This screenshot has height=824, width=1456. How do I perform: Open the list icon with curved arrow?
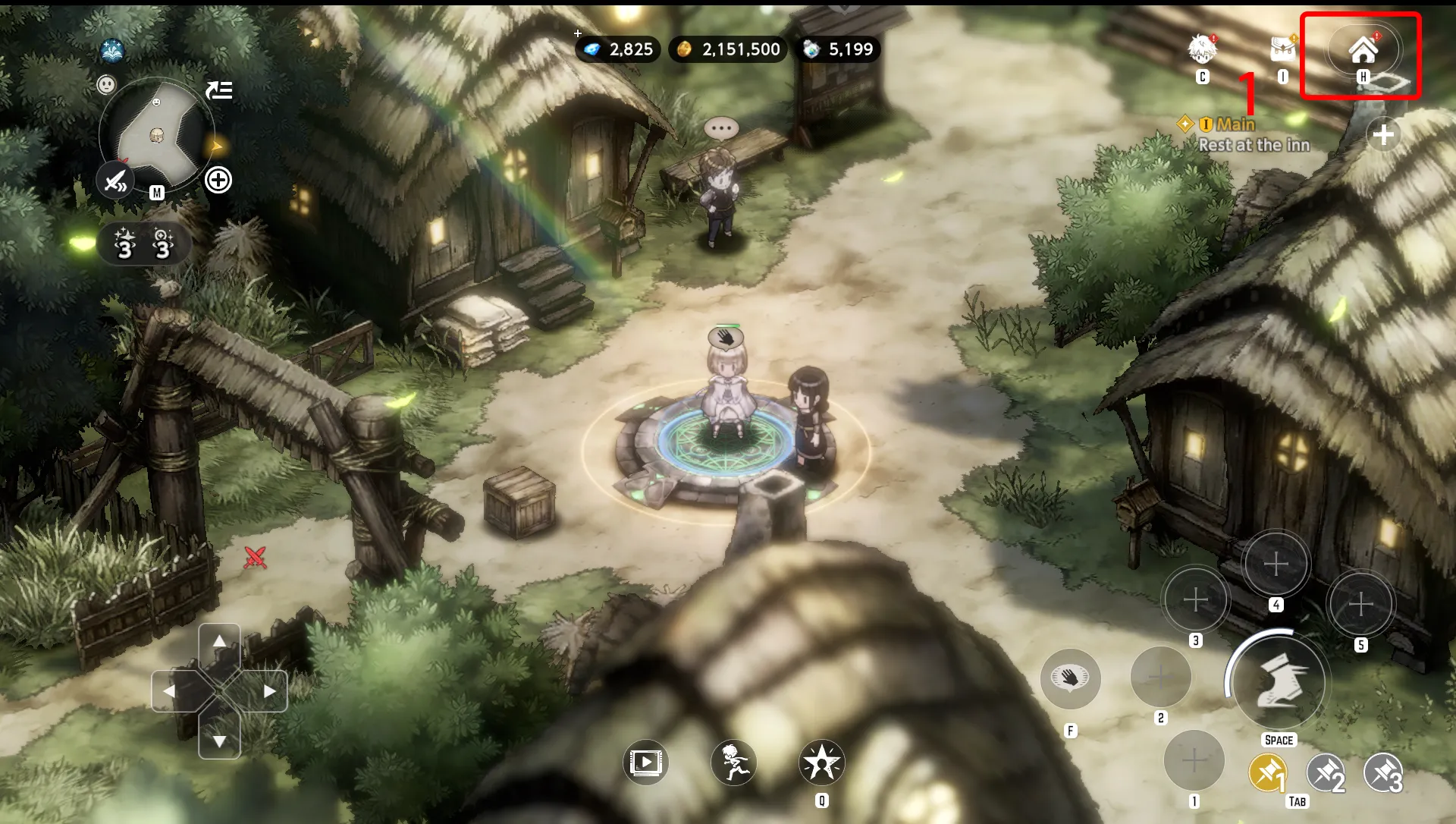[219, 90]
